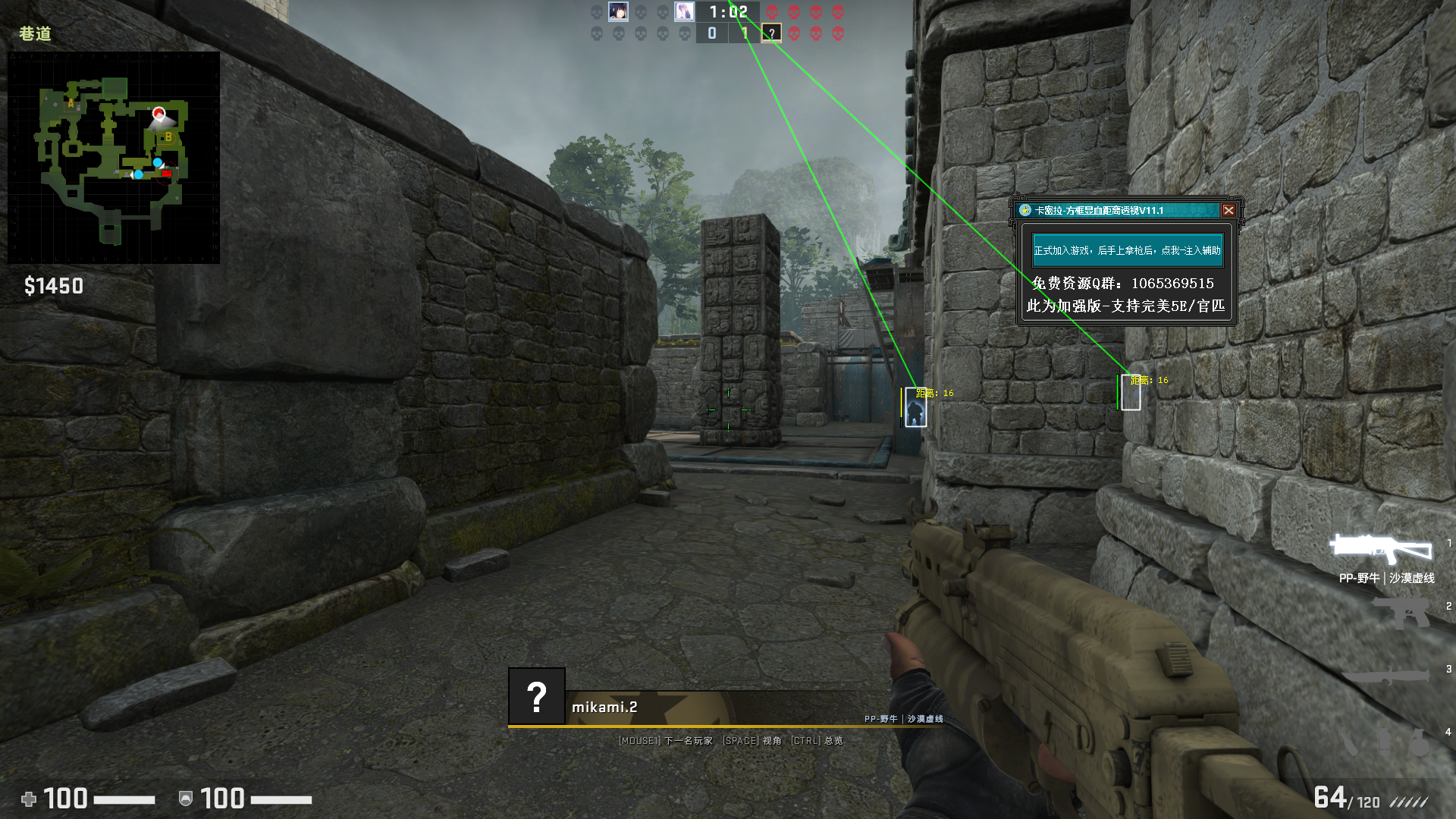Click mikami.2's question mark avatar
The height and width of the screenshot is (819, 1456).
(x=537, y=696)
